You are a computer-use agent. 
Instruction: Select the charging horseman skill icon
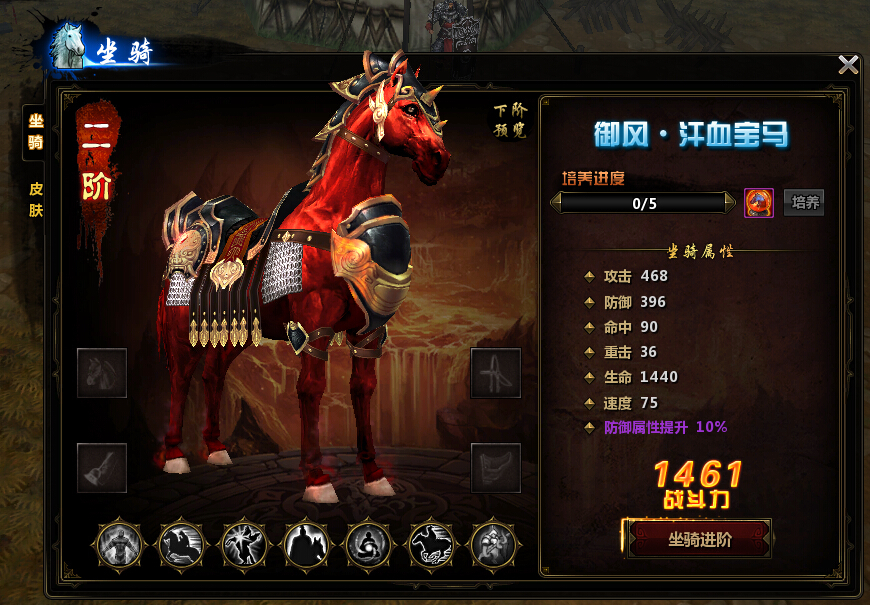[x=182, y=545]
